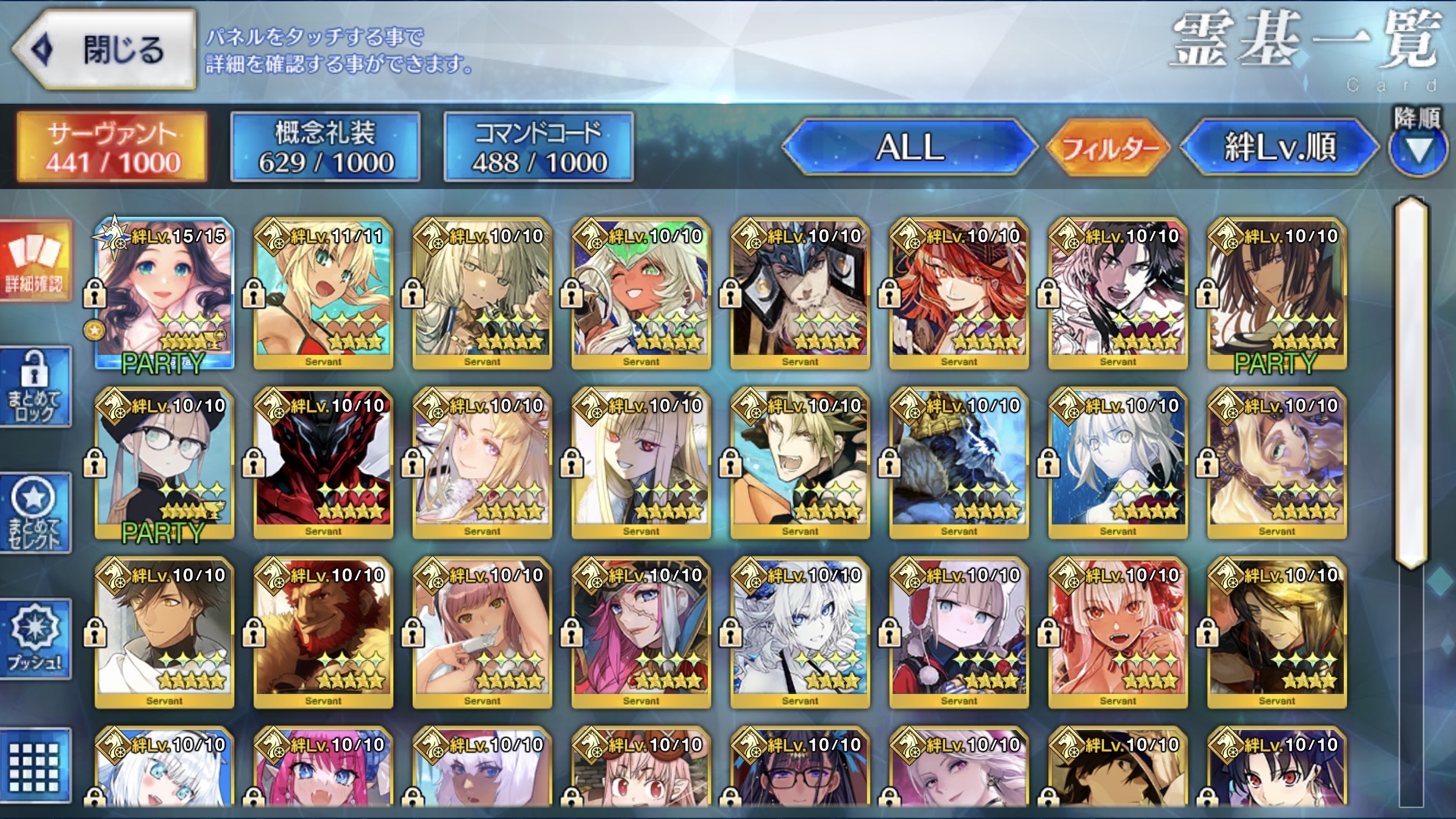Switch to the サーヴァント tab
Viewport: 1456px width, 819px height.
(112, 147)
